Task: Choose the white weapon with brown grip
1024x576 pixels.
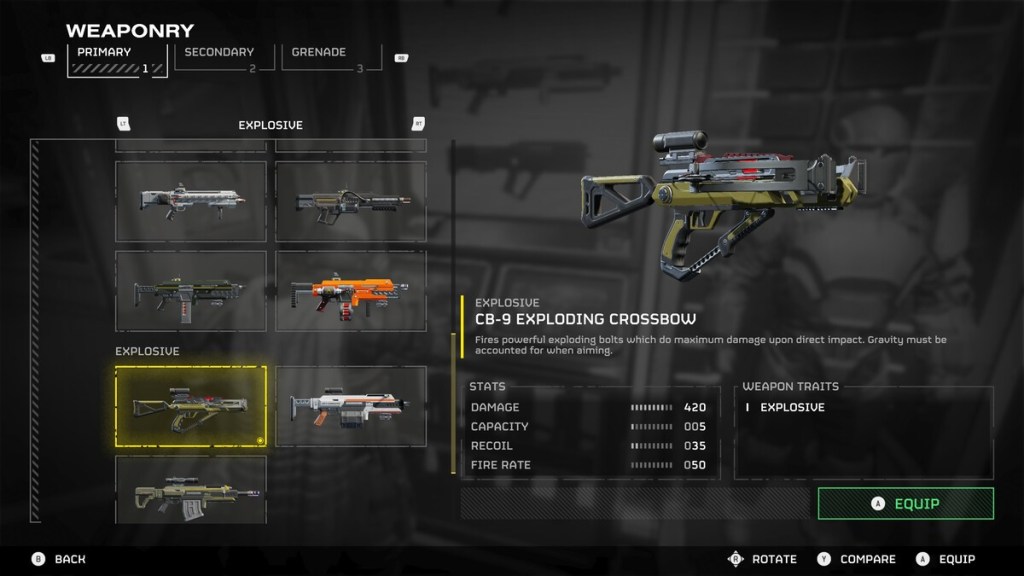Action: (350, 405)
